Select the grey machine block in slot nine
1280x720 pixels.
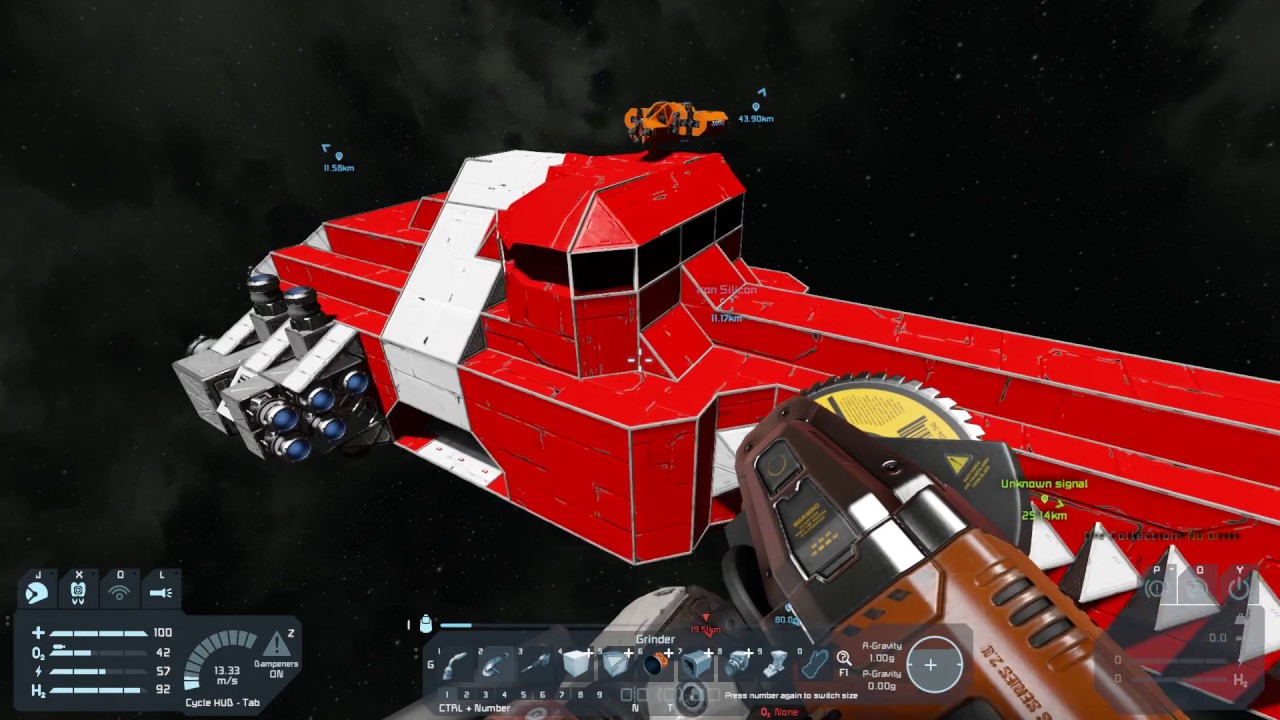tap(776, 663)
